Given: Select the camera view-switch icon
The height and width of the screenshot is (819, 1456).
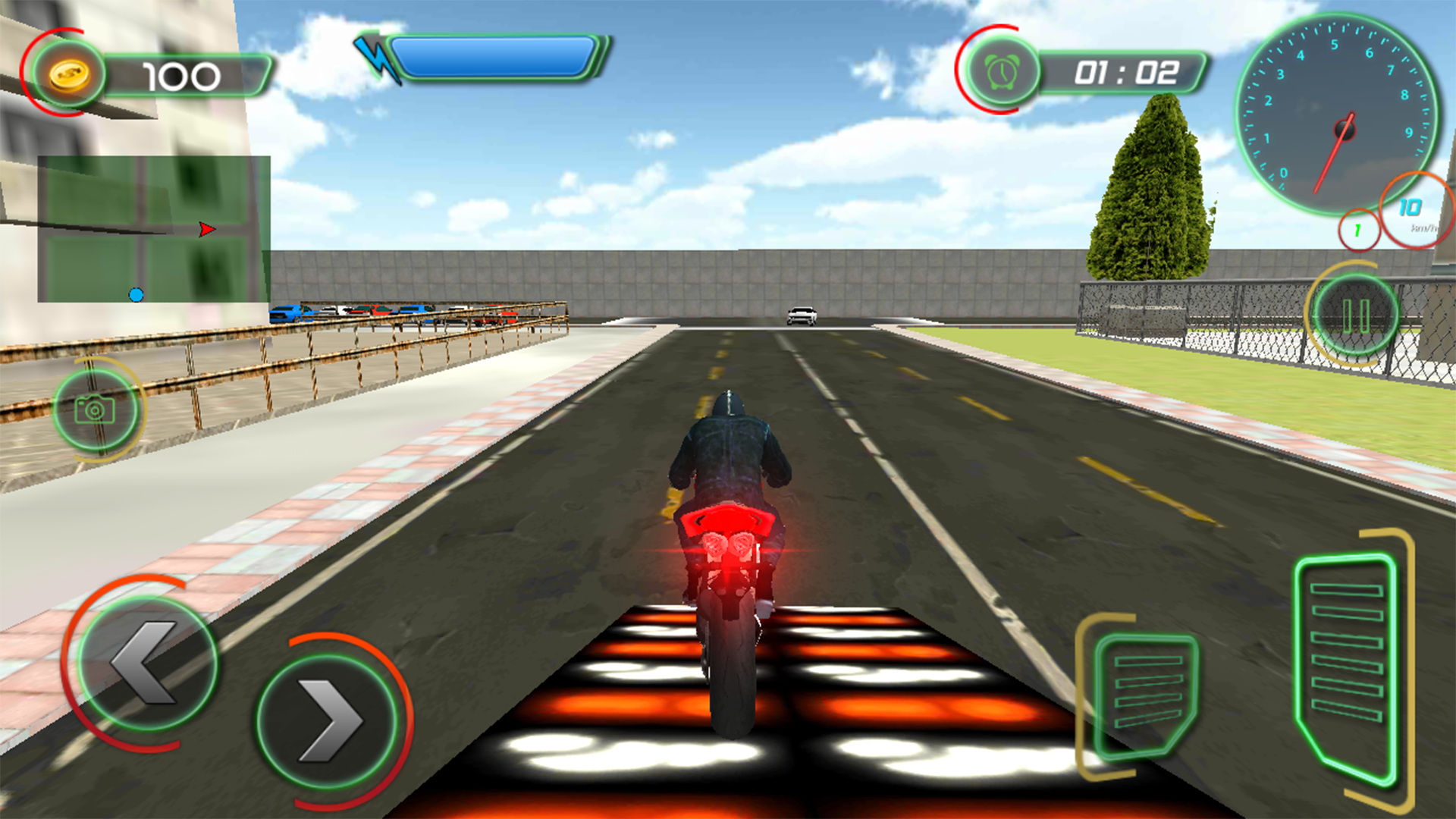Looking at the screenshot, I should click(96, 409).
